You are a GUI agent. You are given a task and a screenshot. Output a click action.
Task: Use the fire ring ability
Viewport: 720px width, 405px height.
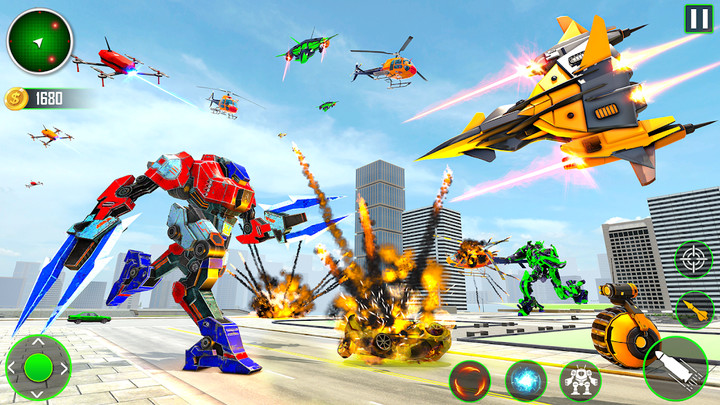point(469,381)
